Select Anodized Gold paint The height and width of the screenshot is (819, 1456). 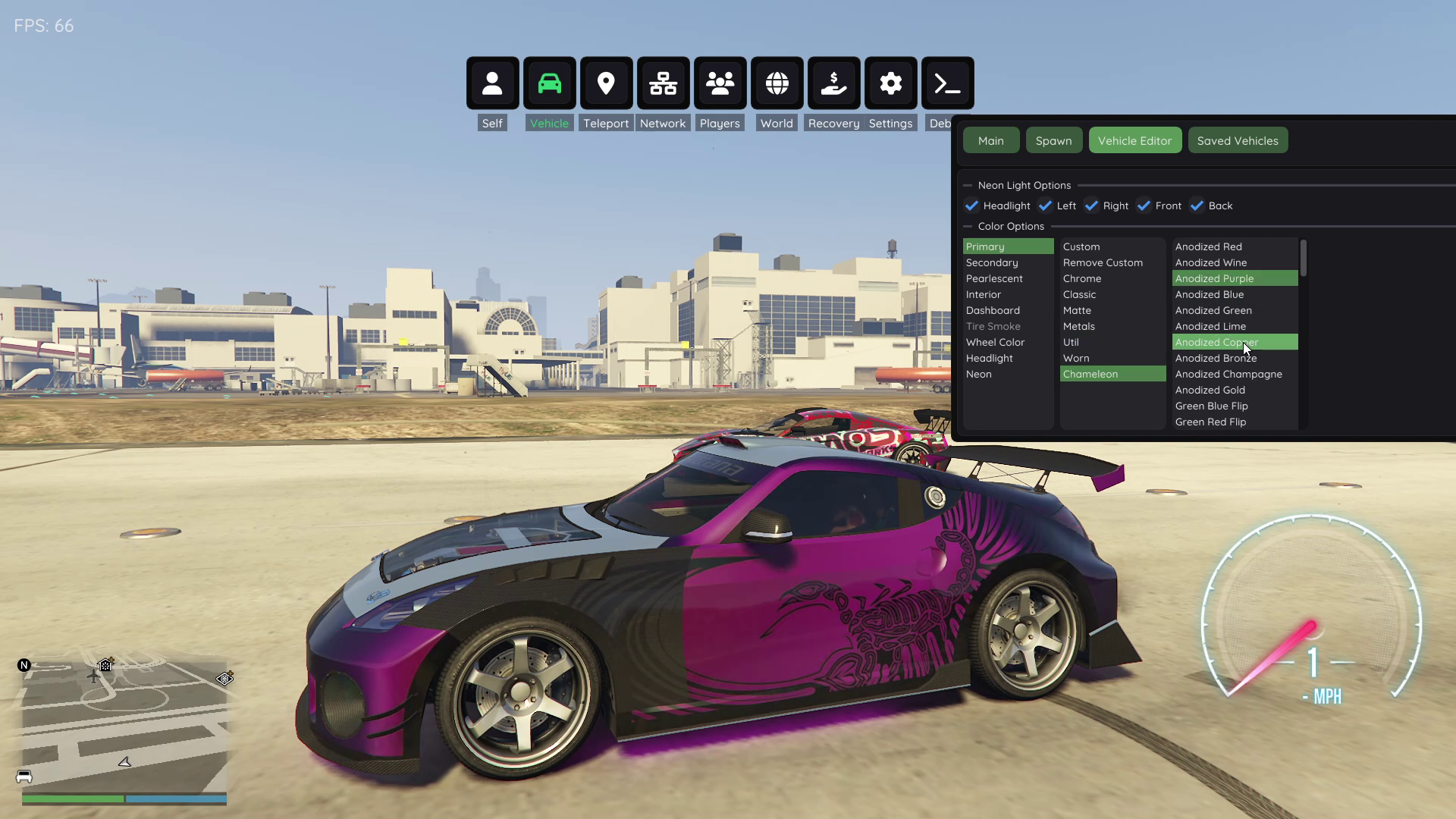pos(1210,390)
